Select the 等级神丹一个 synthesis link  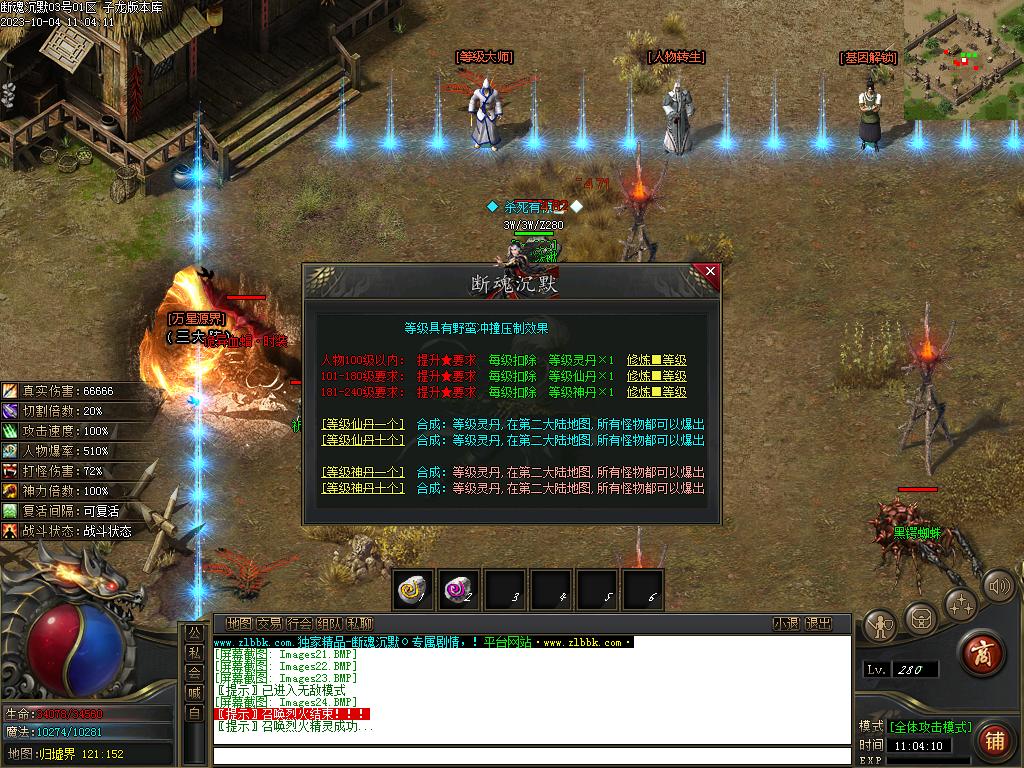(x=363, y=472)
